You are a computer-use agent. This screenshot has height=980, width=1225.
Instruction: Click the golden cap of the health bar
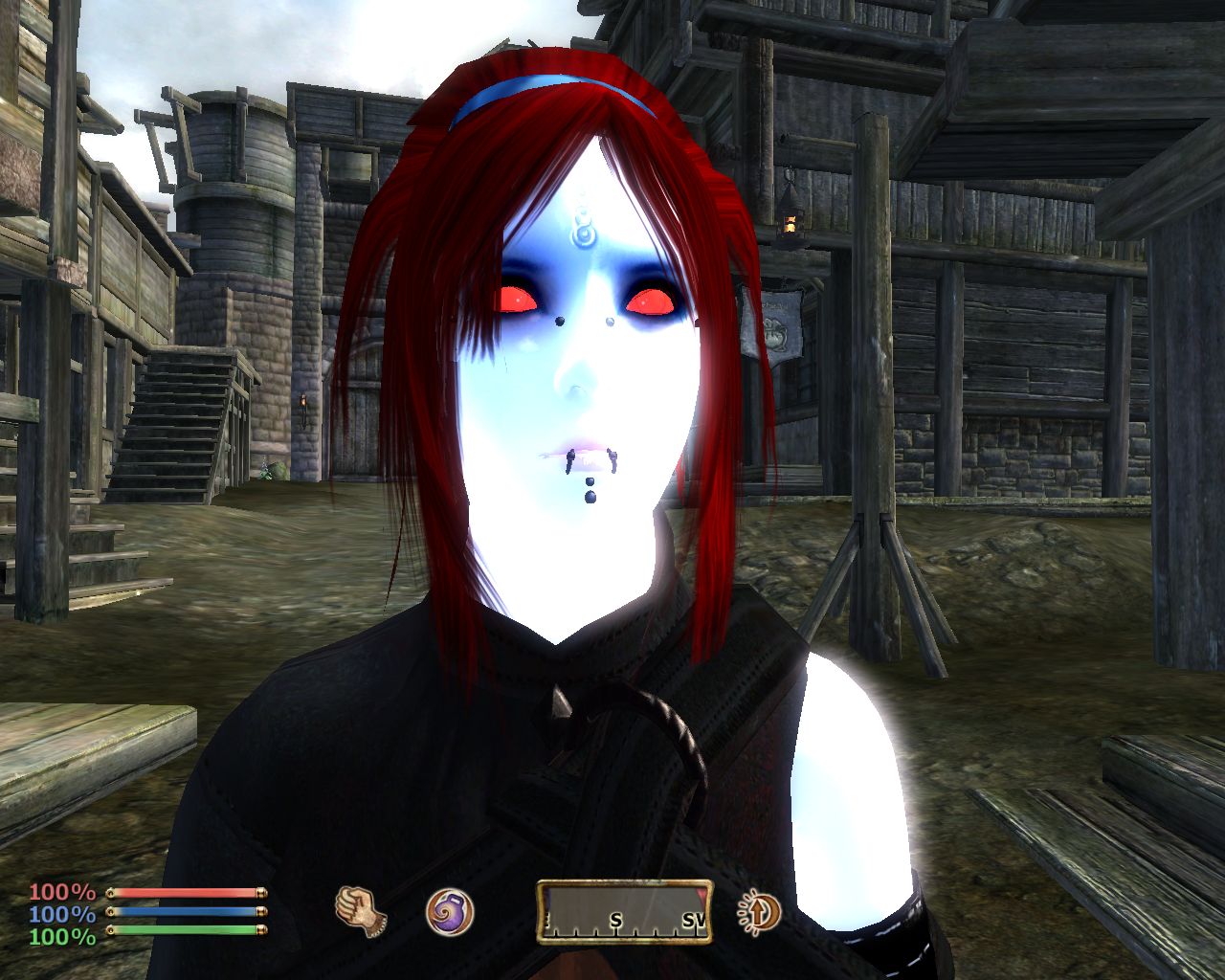click(x=260, y=894)
